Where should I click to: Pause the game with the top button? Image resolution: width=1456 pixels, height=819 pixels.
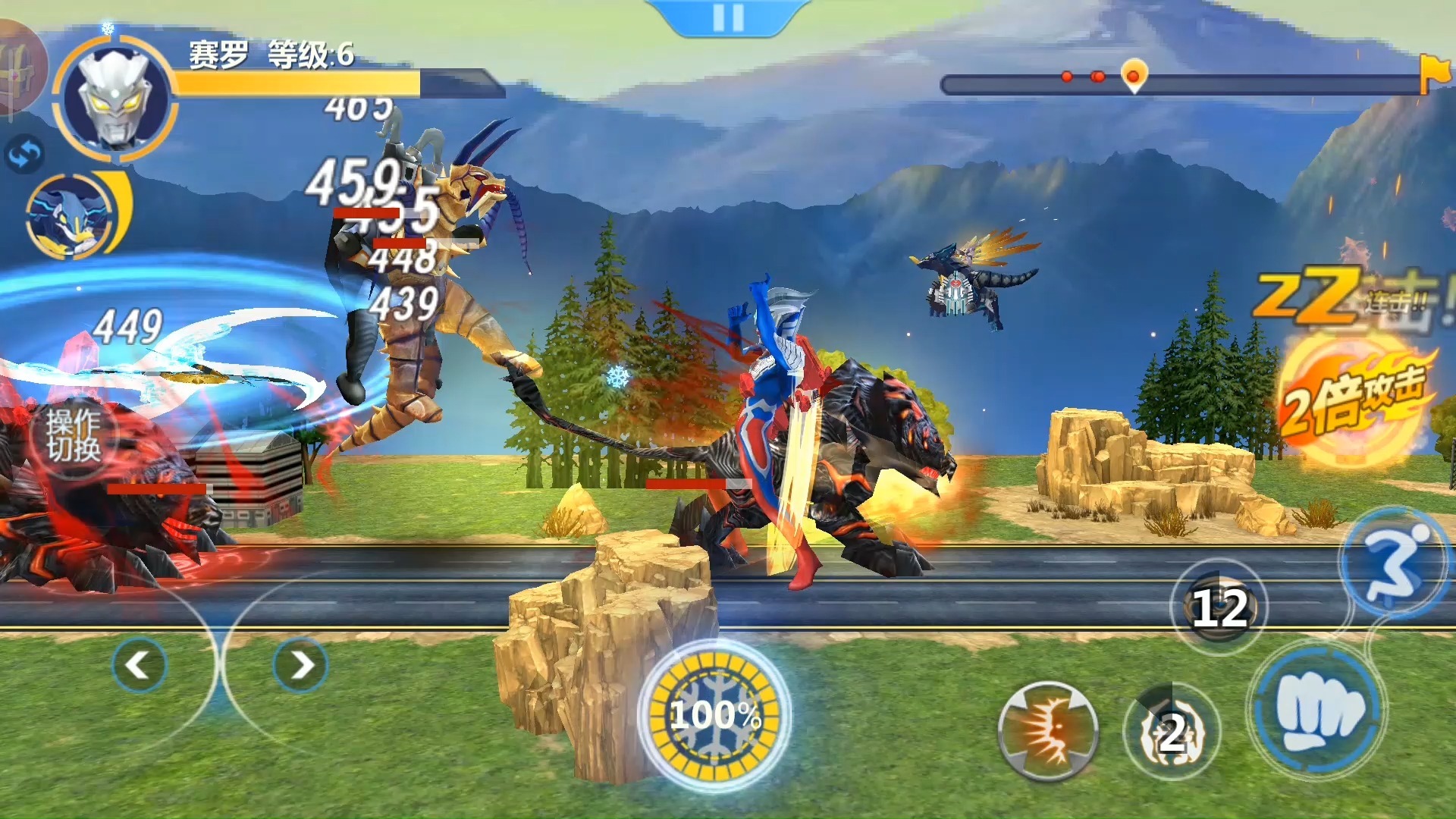[728, 17]
